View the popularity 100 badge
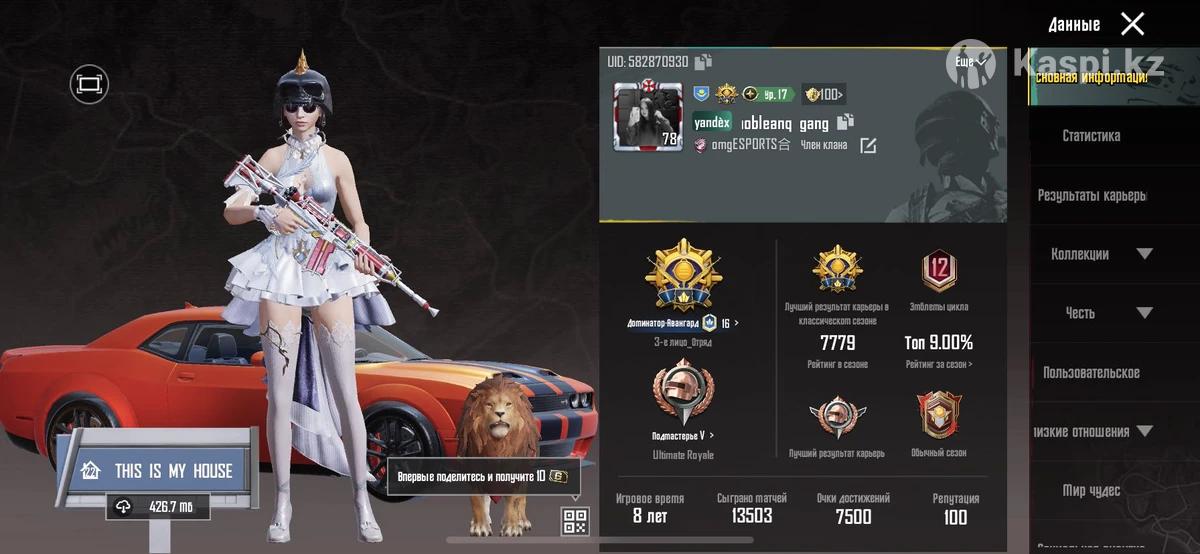This screenshot has height=554, width=1200. click(x=825, y=95)
